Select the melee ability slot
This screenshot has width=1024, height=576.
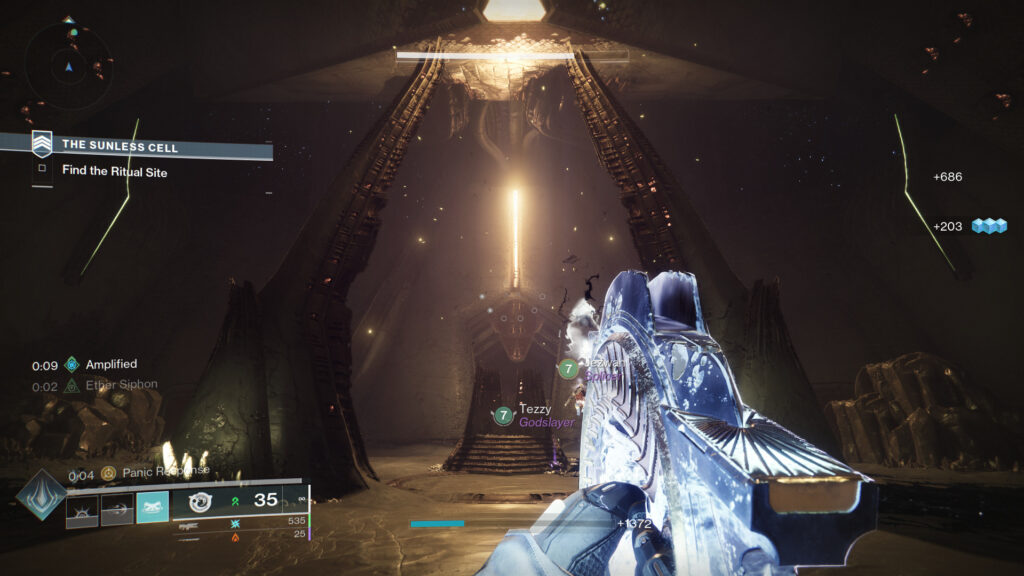pyautogui.click(x=117, y=509)
